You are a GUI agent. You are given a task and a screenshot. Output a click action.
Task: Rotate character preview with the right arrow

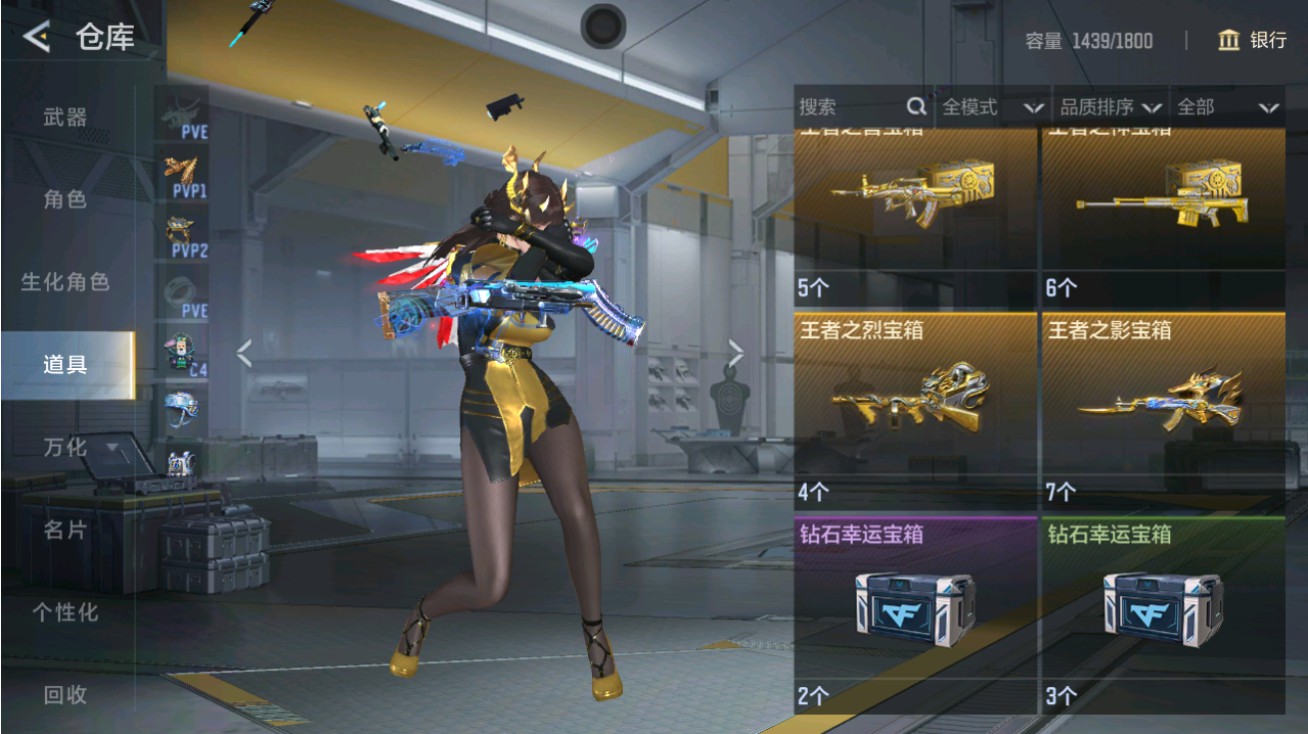tap(736, 352)
